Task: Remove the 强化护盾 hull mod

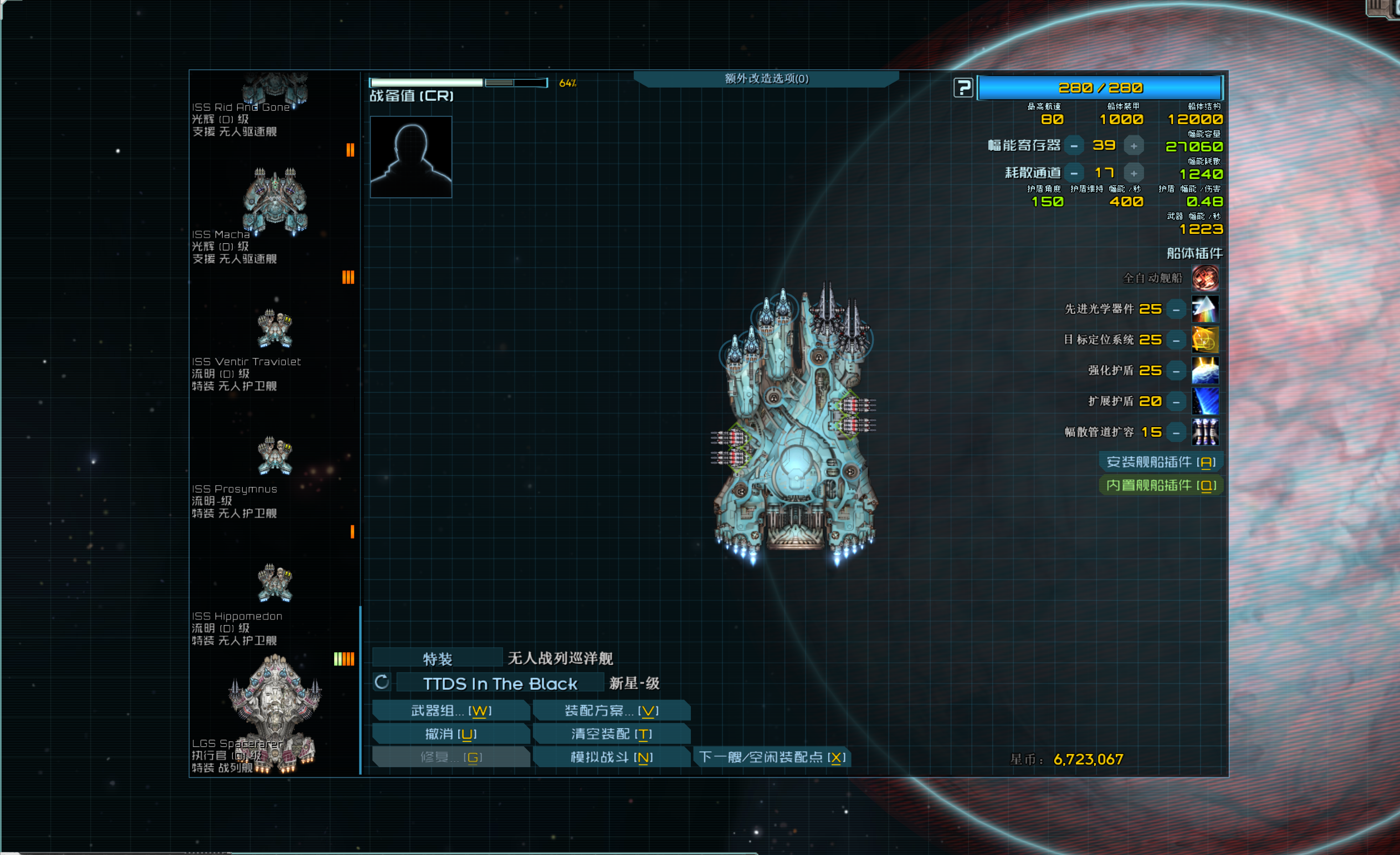Action: click(1176, 371)
